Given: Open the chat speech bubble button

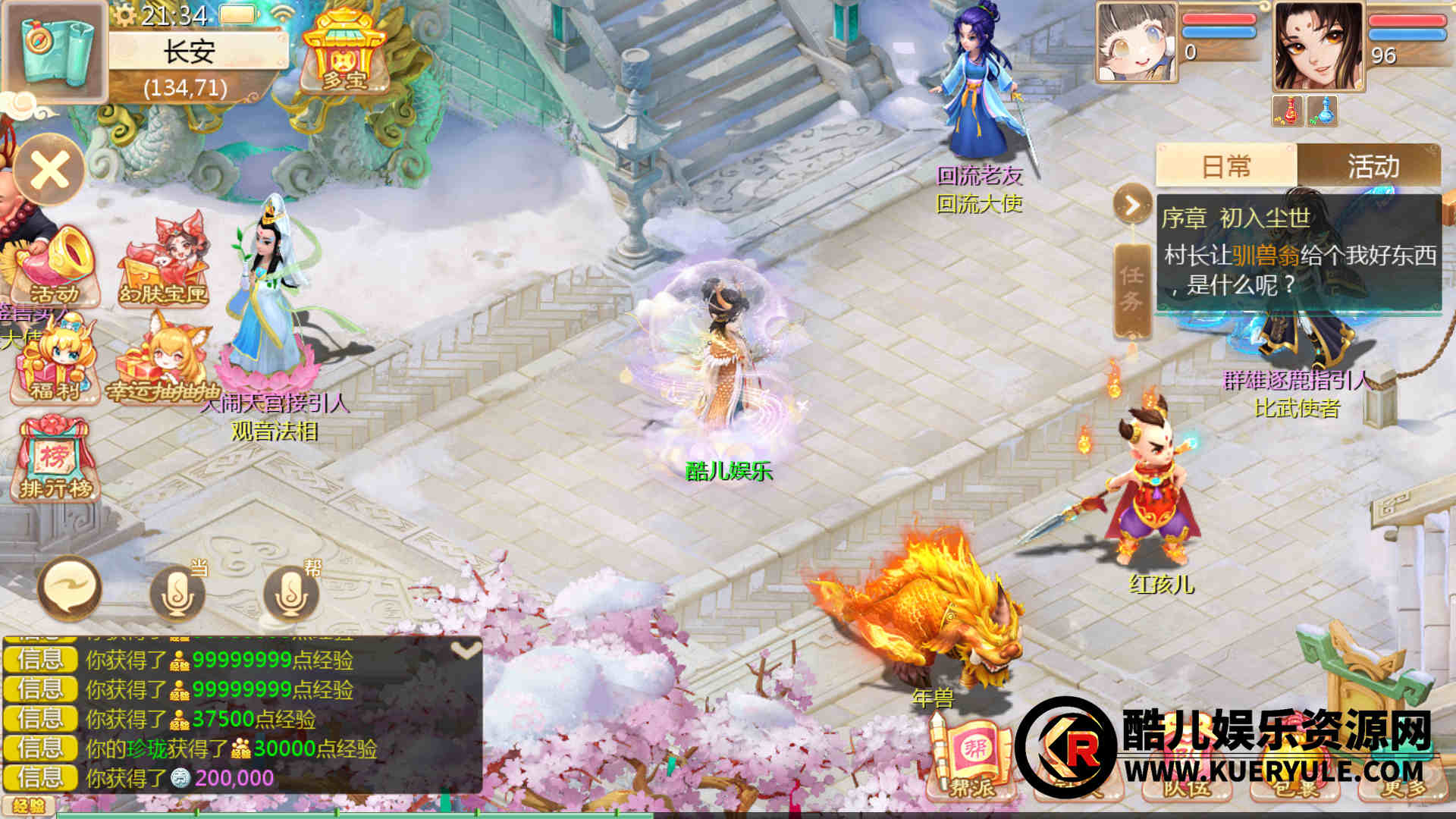Looking at the screenshot, I should click(70, 588).
